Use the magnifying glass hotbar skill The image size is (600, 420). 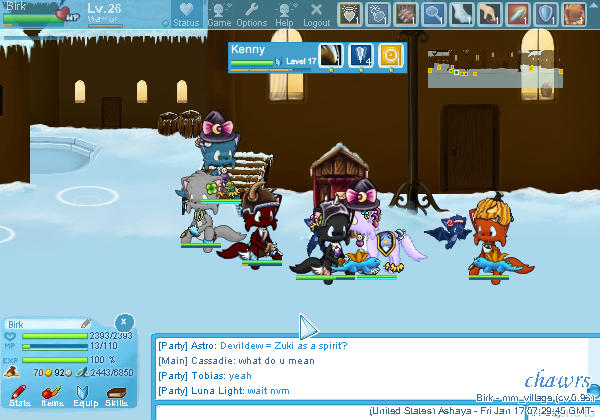tap(433, 13)
